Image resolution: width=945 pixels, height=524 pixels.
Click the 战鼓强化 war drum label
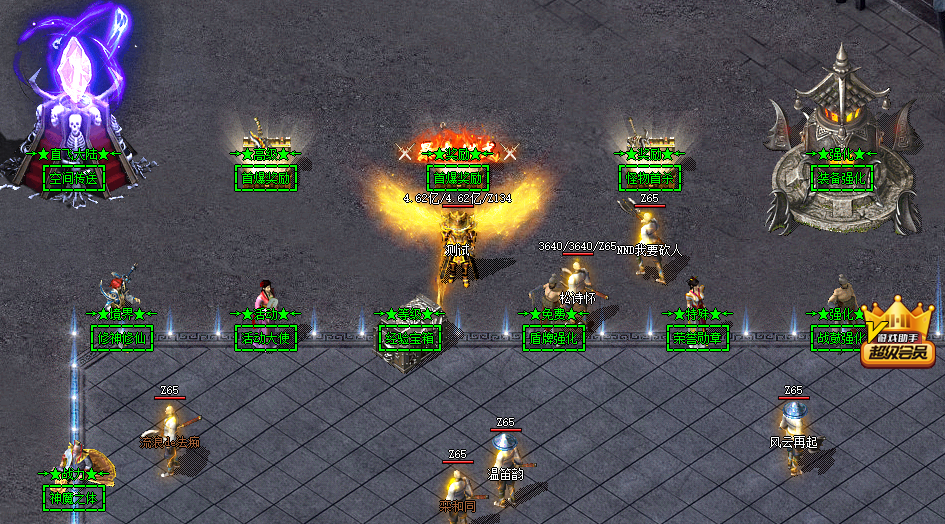tap(838, 338)
